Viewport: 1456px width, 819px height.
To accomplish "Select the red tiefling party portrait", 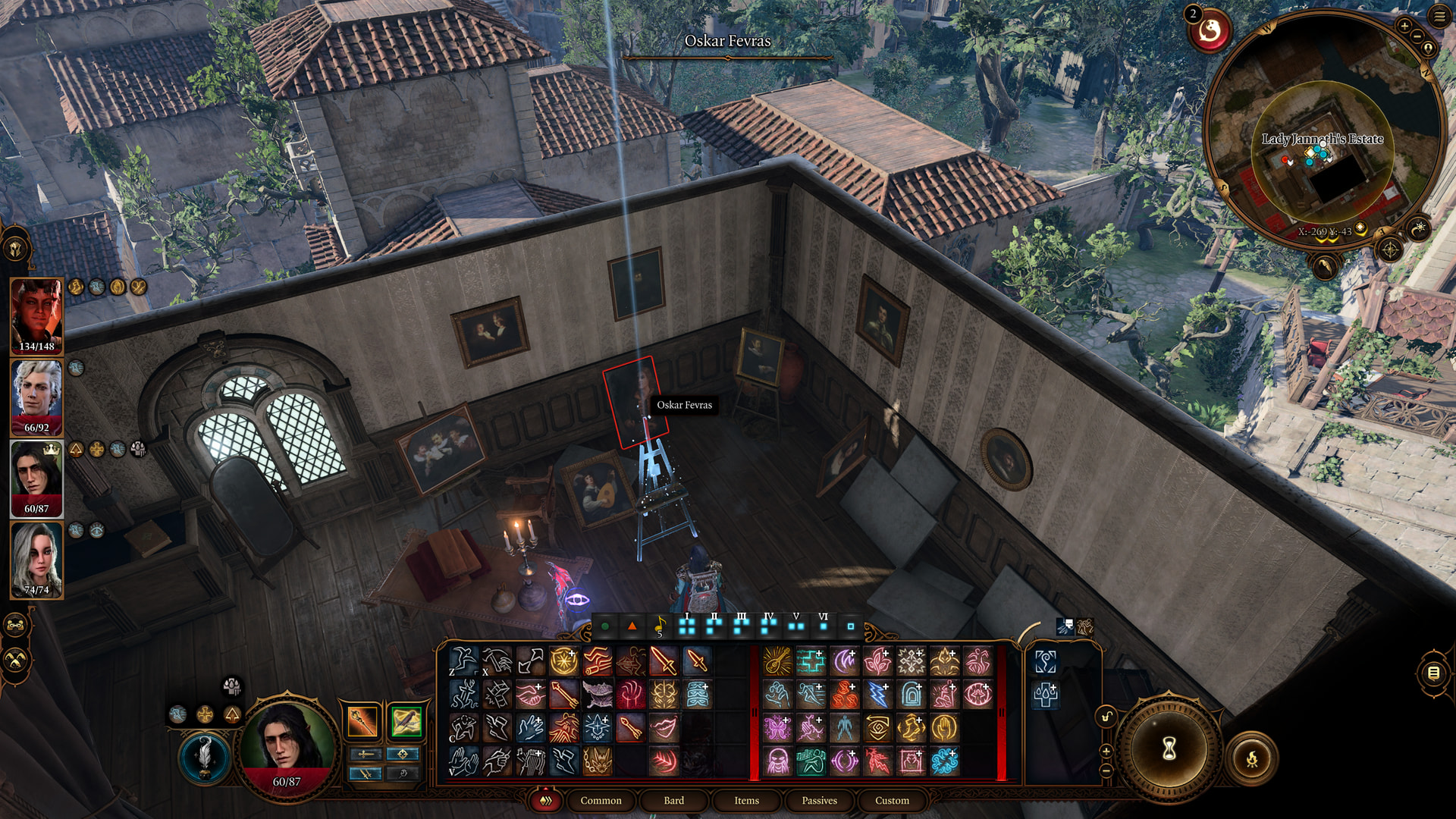I will point(36,315).
